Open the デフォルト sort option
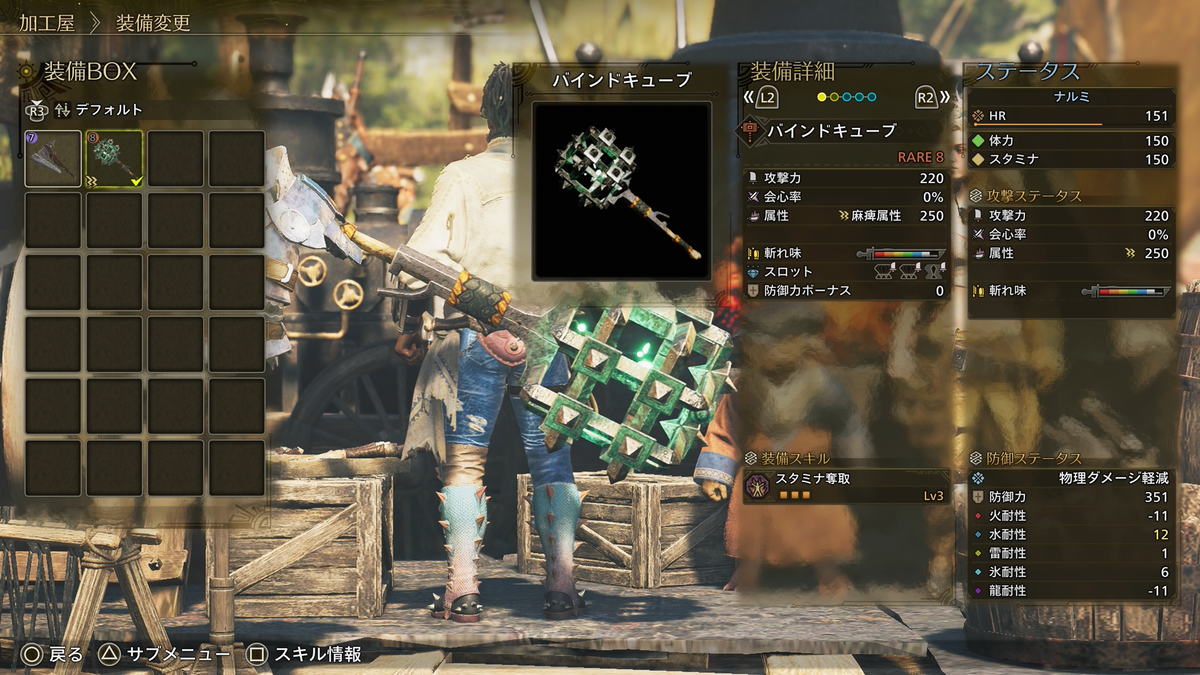This screenshot has width=1200, height=675. click(106, 110)
